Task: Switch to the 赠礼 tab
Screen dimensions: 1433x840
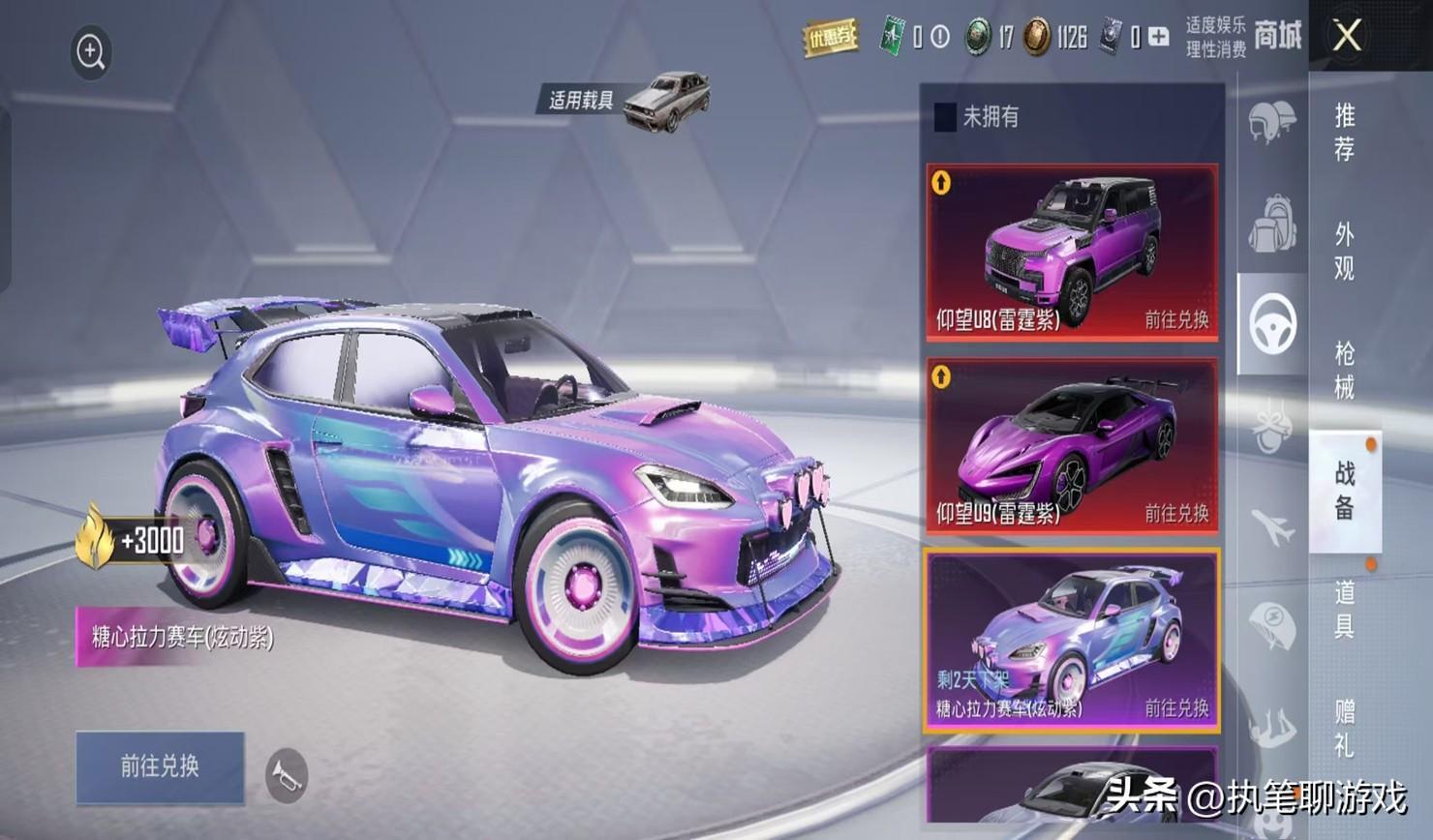Action: tap(1344, 728)
